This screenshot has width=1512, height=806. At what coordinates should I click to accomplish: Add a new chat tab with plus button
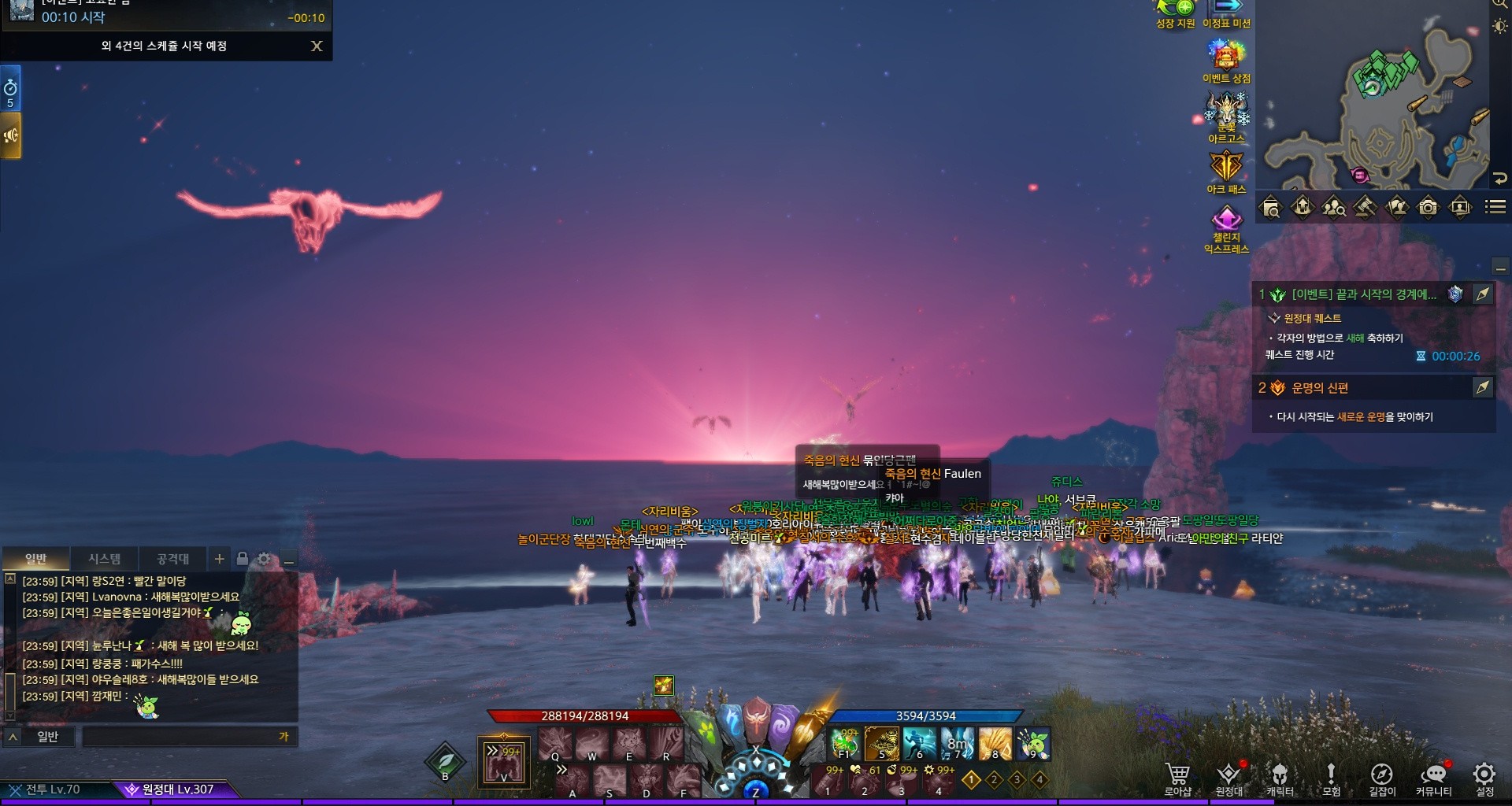[219, 559]
